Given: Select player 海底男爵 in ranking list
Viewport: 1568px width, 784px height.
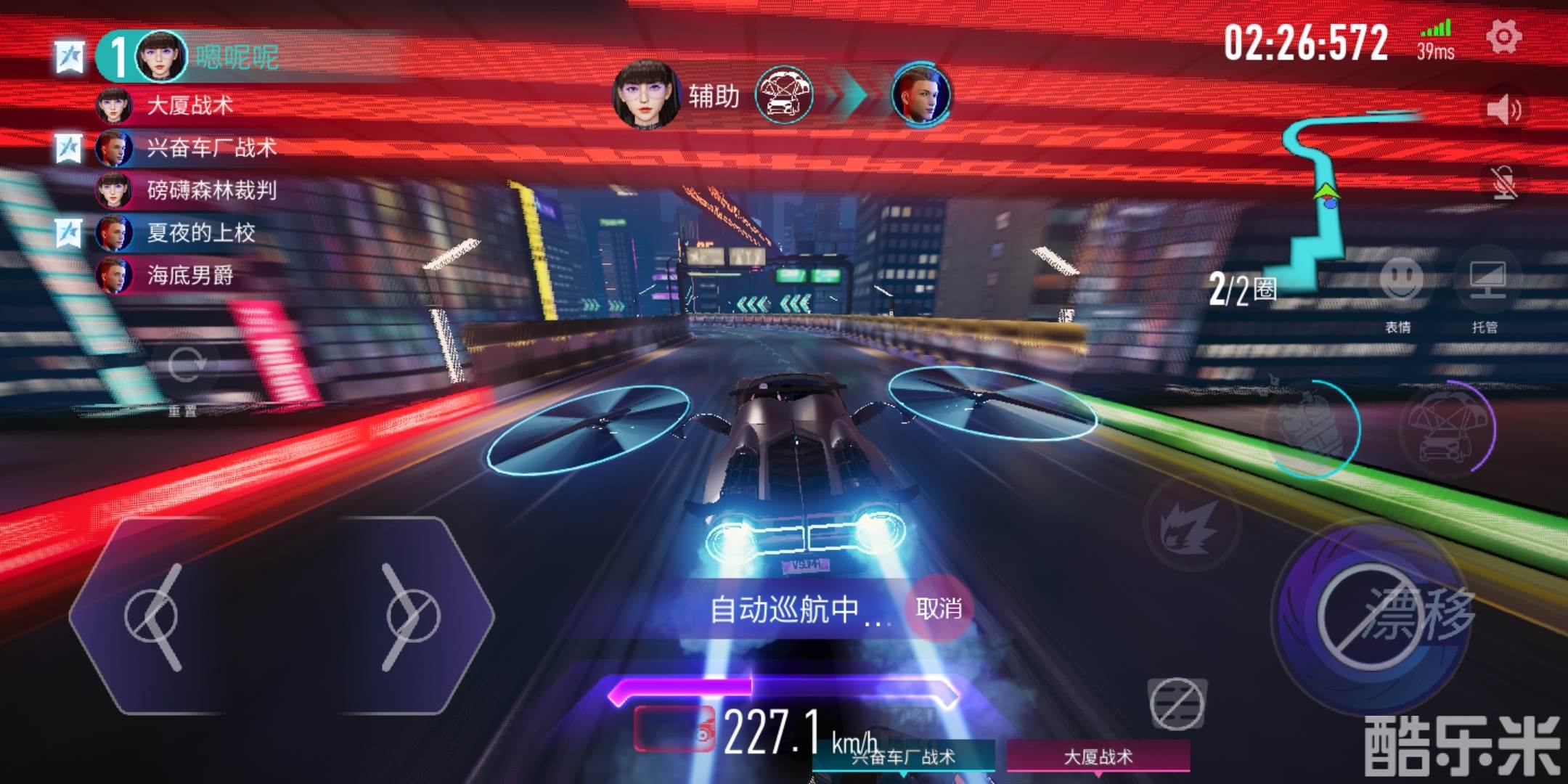Looking at the screenshot, I should 189,275.
